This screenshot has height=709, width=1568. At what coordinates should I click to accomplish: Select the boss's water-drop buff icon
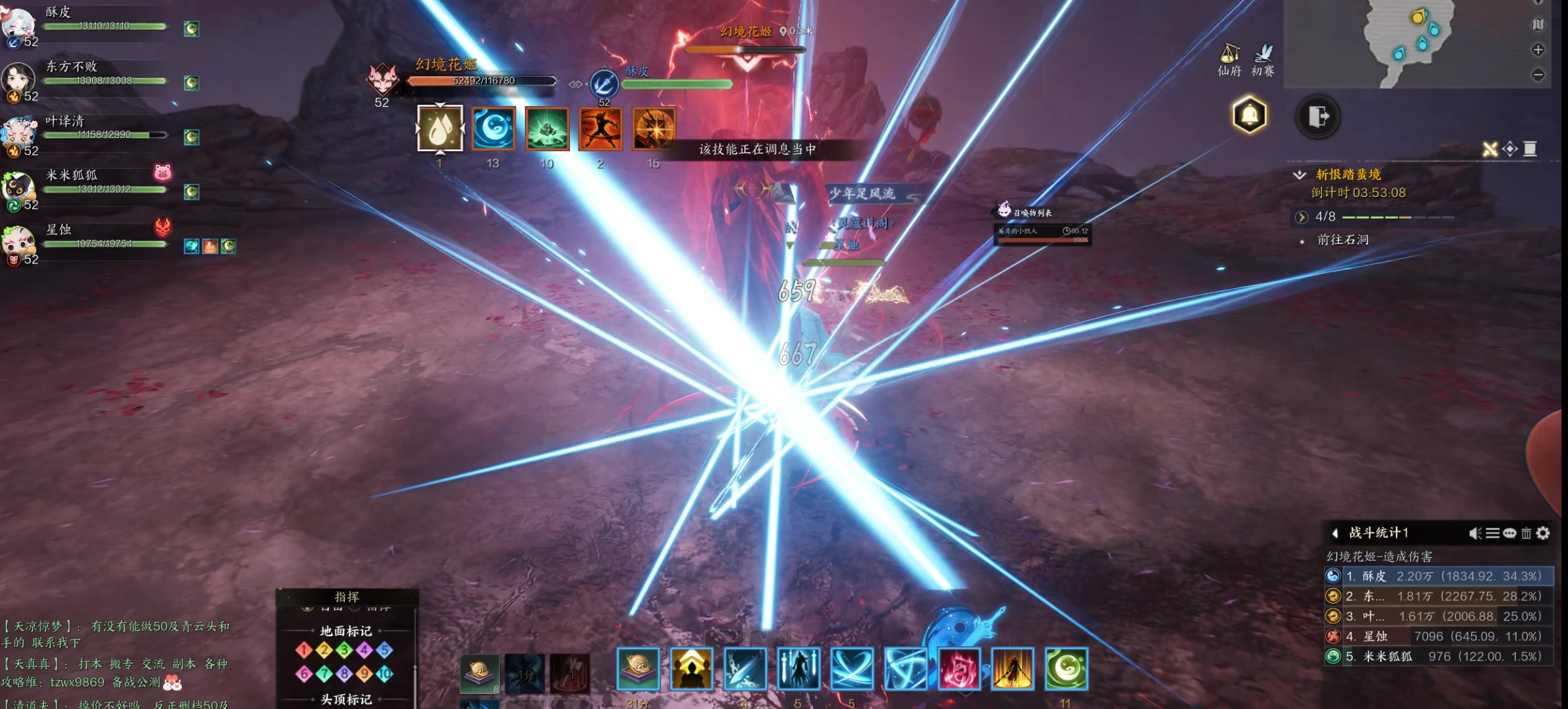(x=440, y=128)
